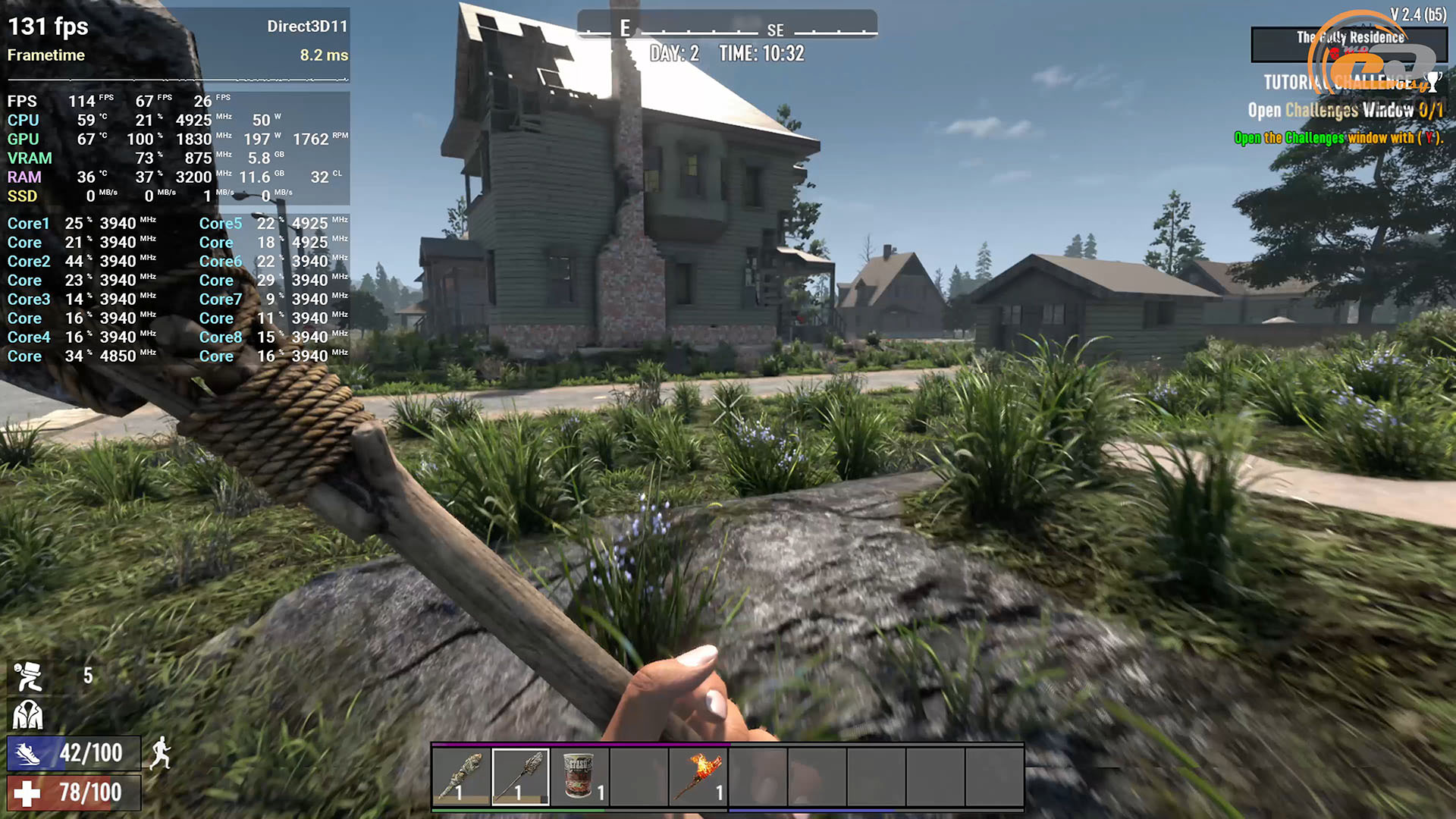Choose the highlighted long-handled stone tool slot
1456x819 pixels.
pyautogui.click(x=520, y=777)
